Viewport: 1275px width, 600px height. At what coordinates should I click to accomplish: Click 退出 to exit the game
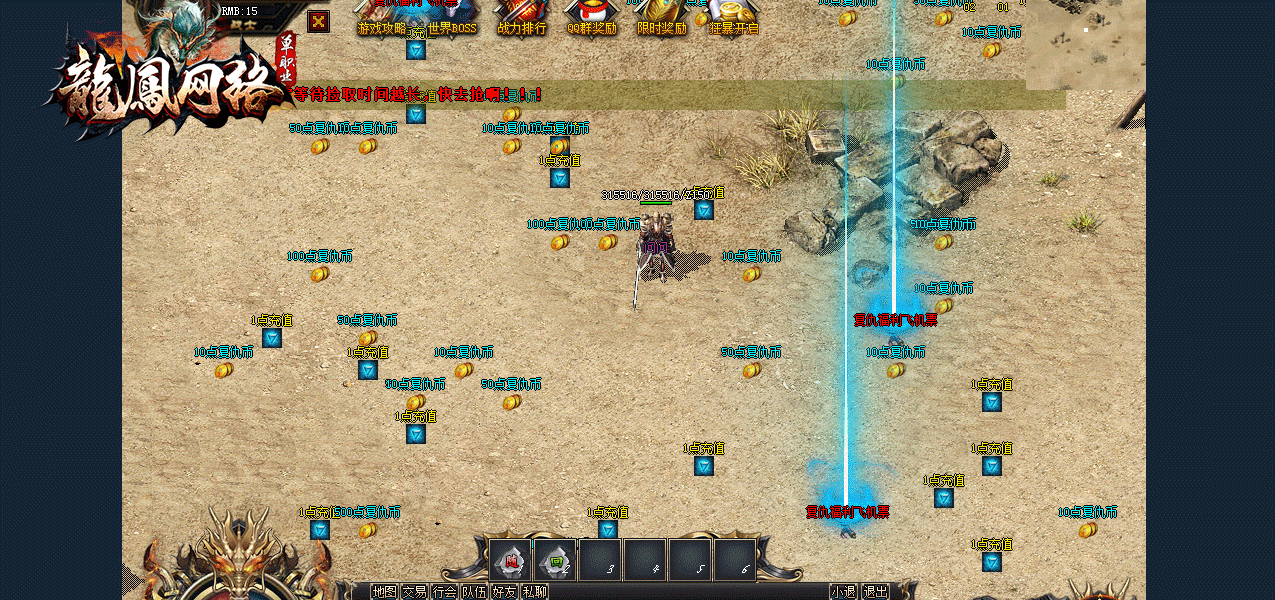875,592
